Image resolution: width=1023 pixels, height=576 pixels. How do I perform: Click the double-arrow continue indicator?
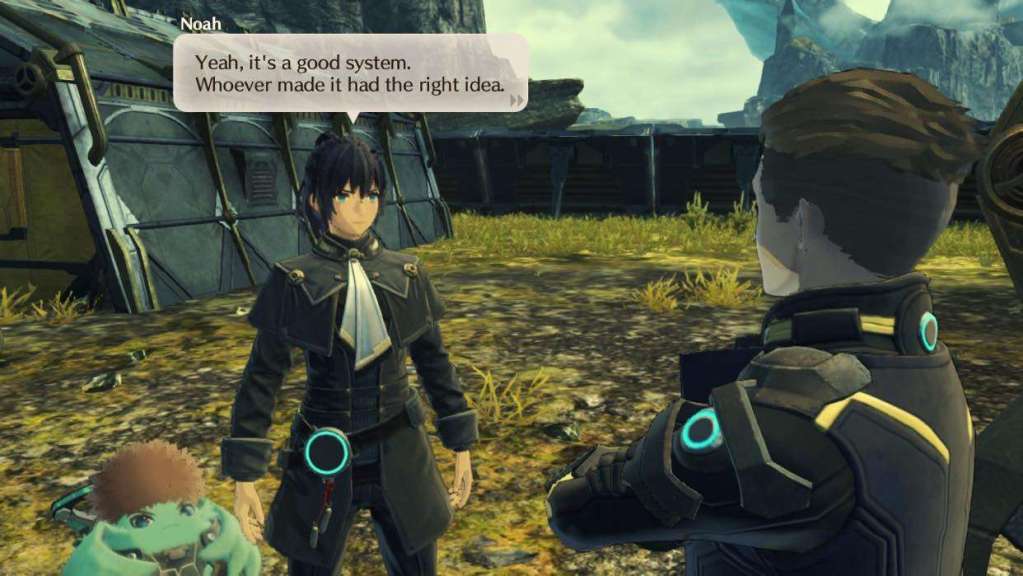pyautogui.click(x=516, y=100)
